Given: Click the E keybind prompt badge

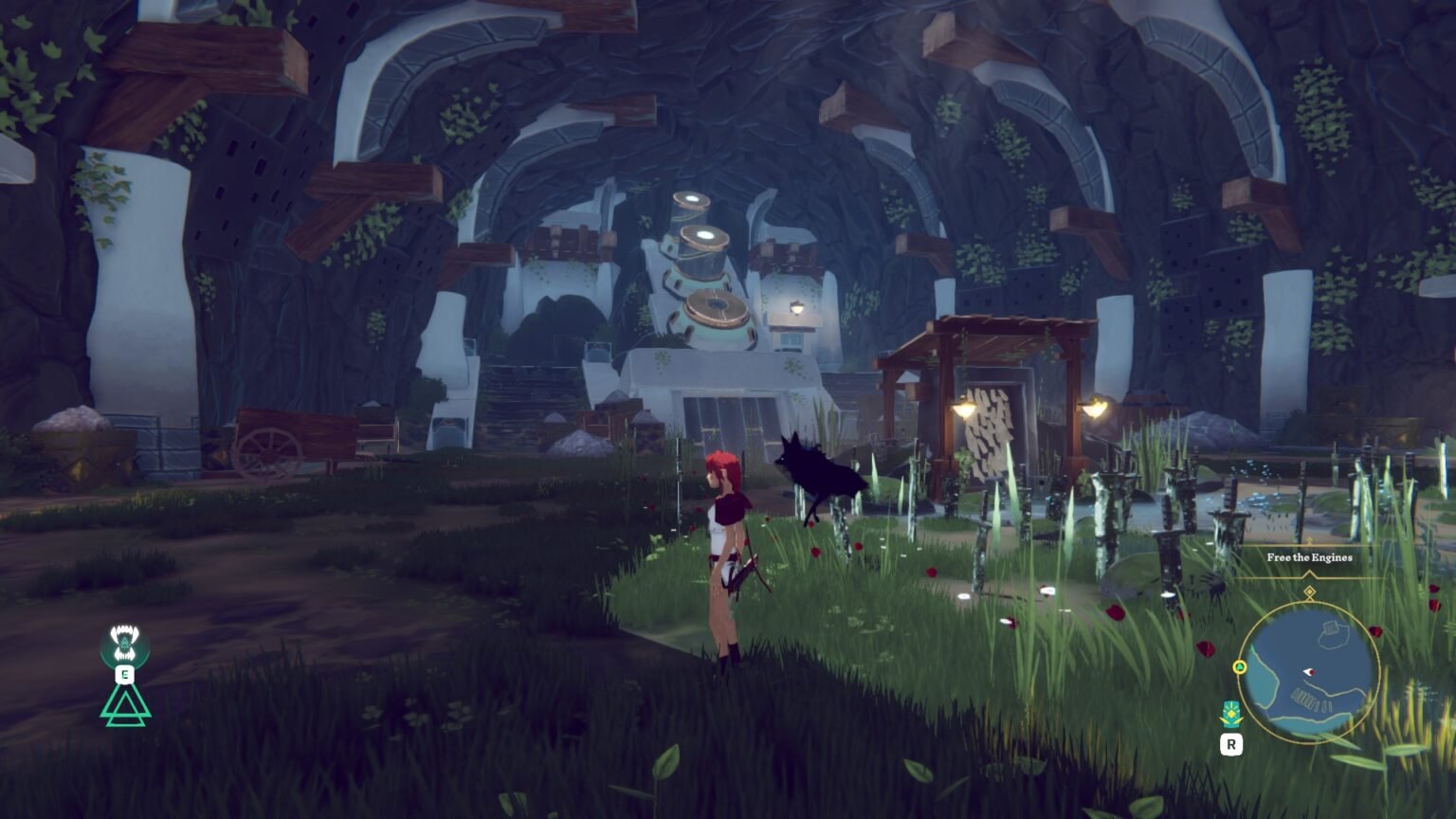Looking at the screenshot, I should tap(124, 674).
